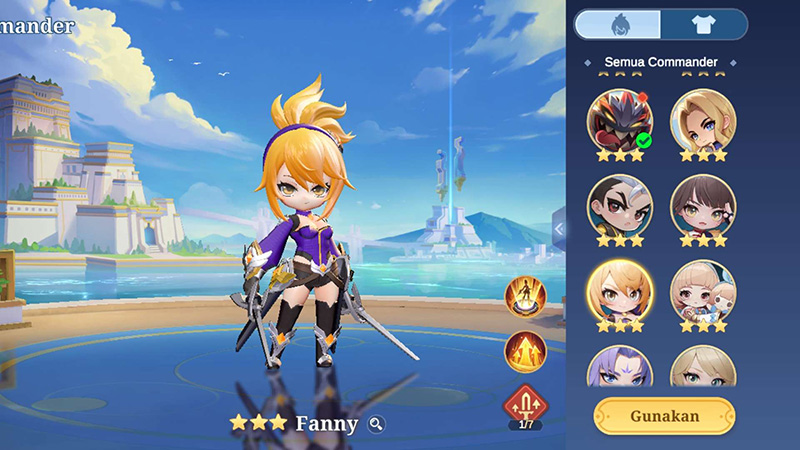Switch to the commander list tab
Viewport: 800px width, 450px height.
pos(617,24)
